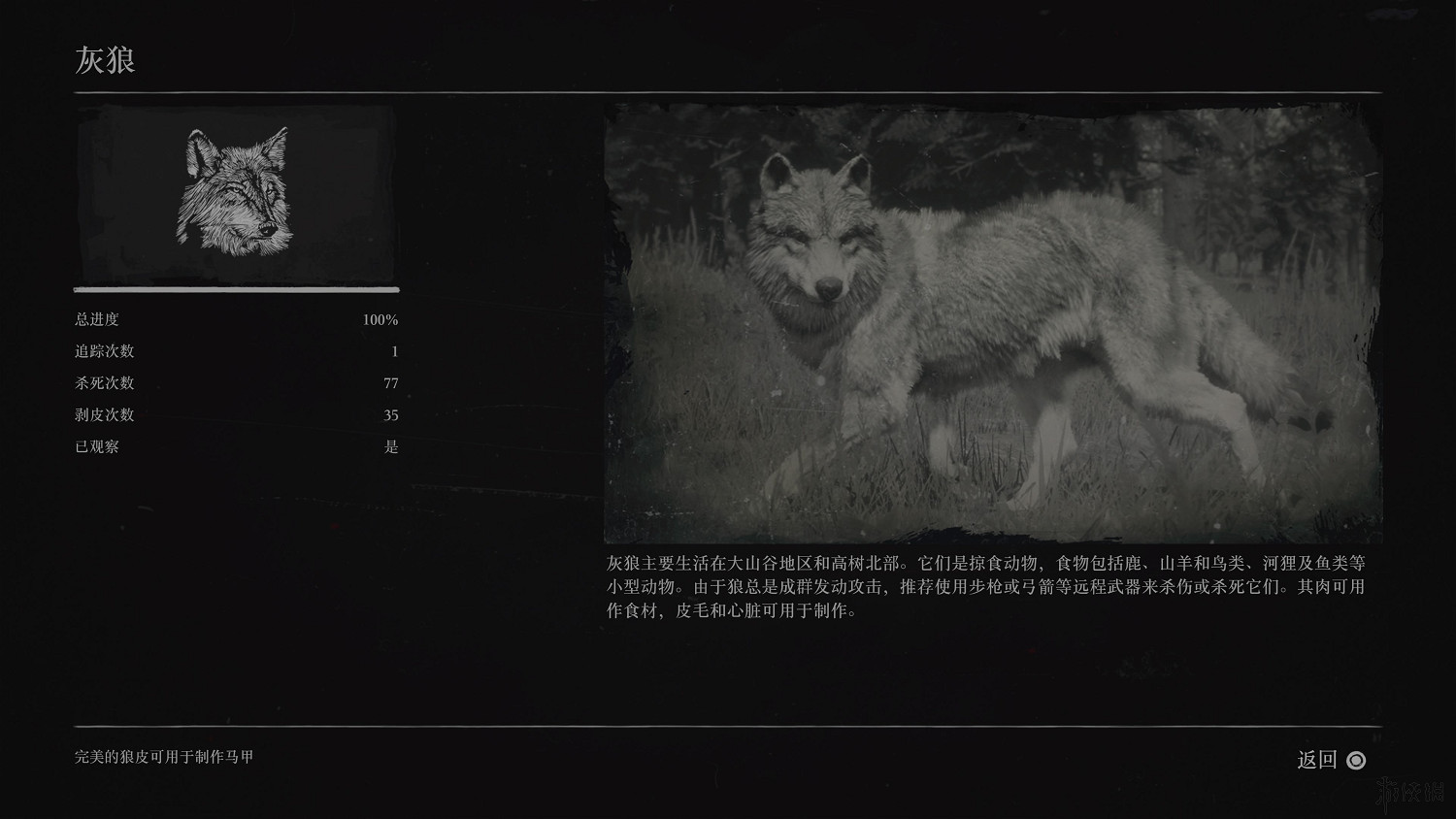Select the 剥皮次数 skinning stat
The height and width of the screenshot is (819, 1456).
coord(107,414)
